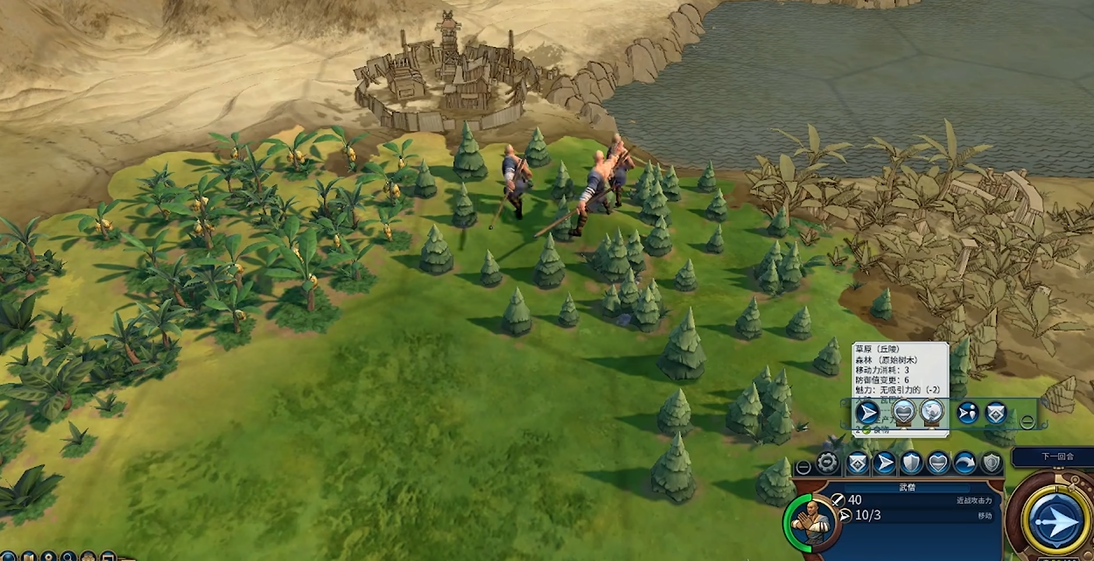Select the globe on pedestal icon
The image size is (1094, 561).
(931, 412)
